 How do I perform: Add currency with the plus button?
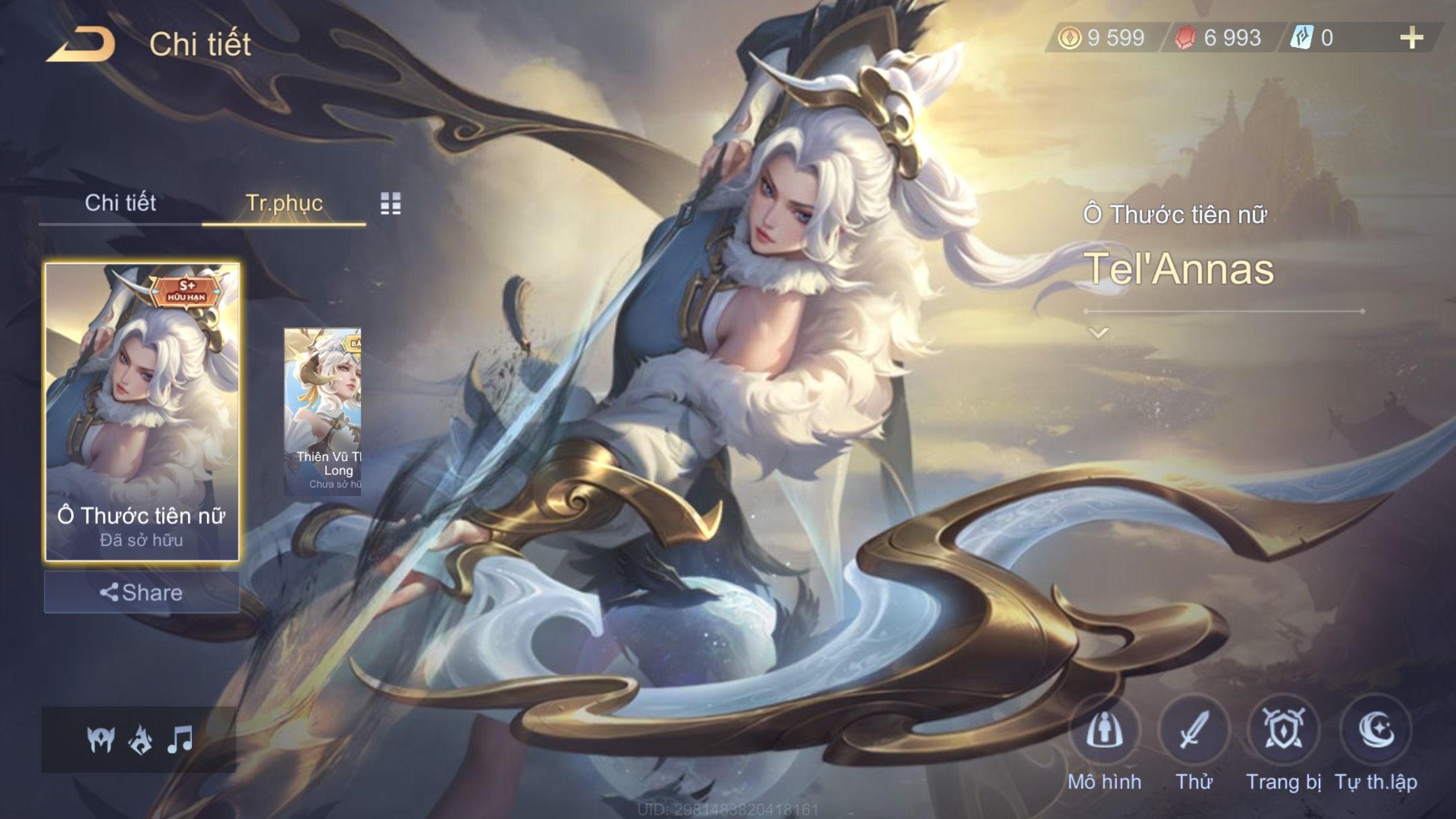[x=1411, y=38]
